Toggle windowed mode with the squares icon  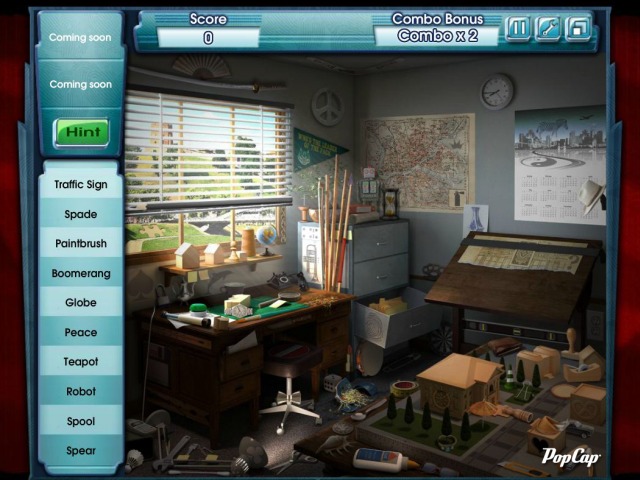point(577,28)
